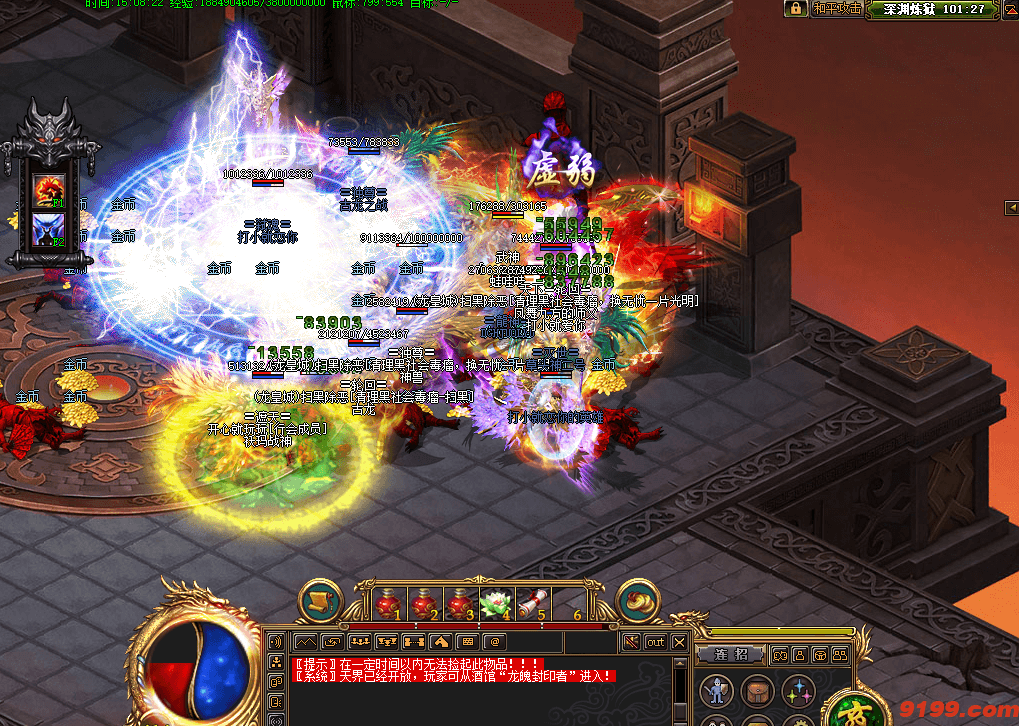The width and height of the screenshot is (1019, 726).
Task: Click the lock icon in the top bar
Action: [x=796, y=8]
